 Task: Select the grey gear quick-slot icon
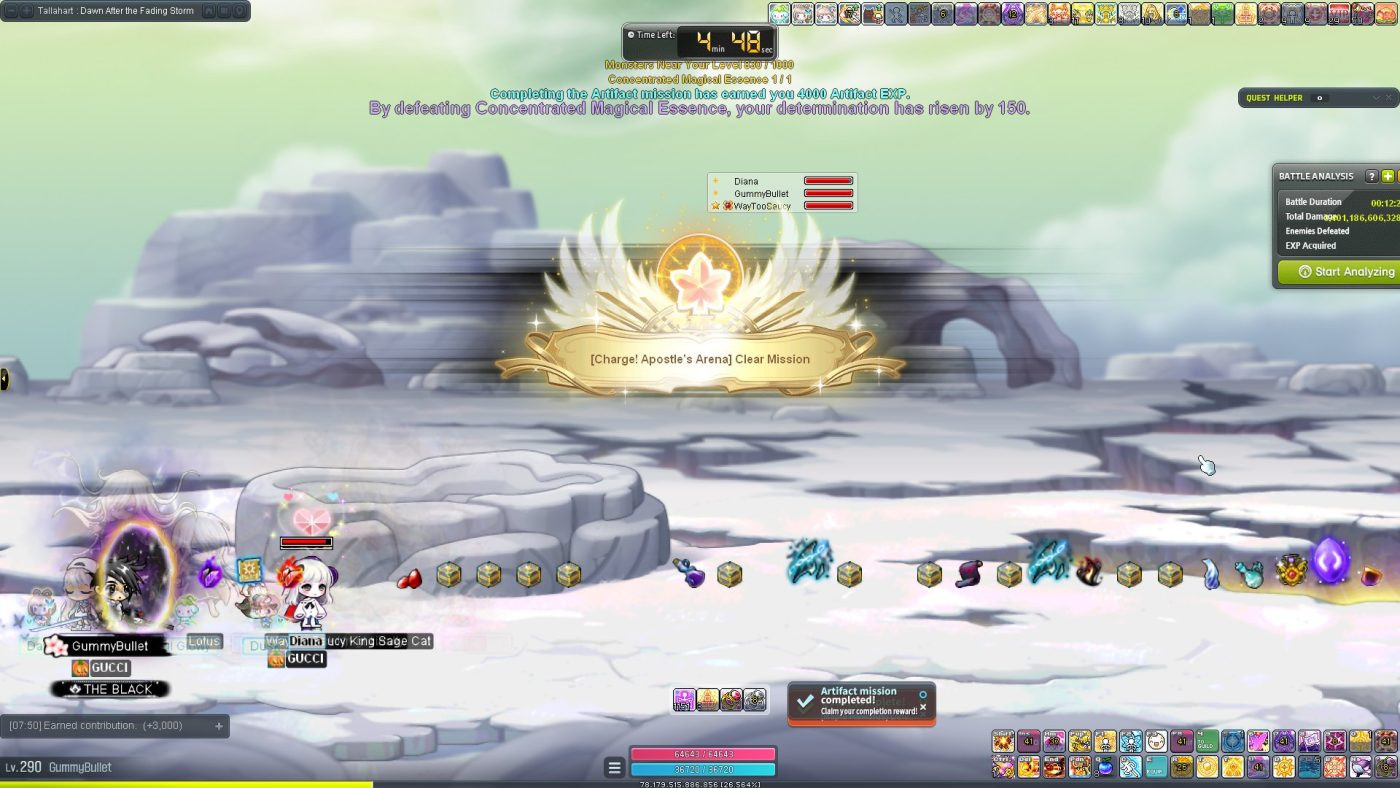pyautogui.click(x=755, y=700)
